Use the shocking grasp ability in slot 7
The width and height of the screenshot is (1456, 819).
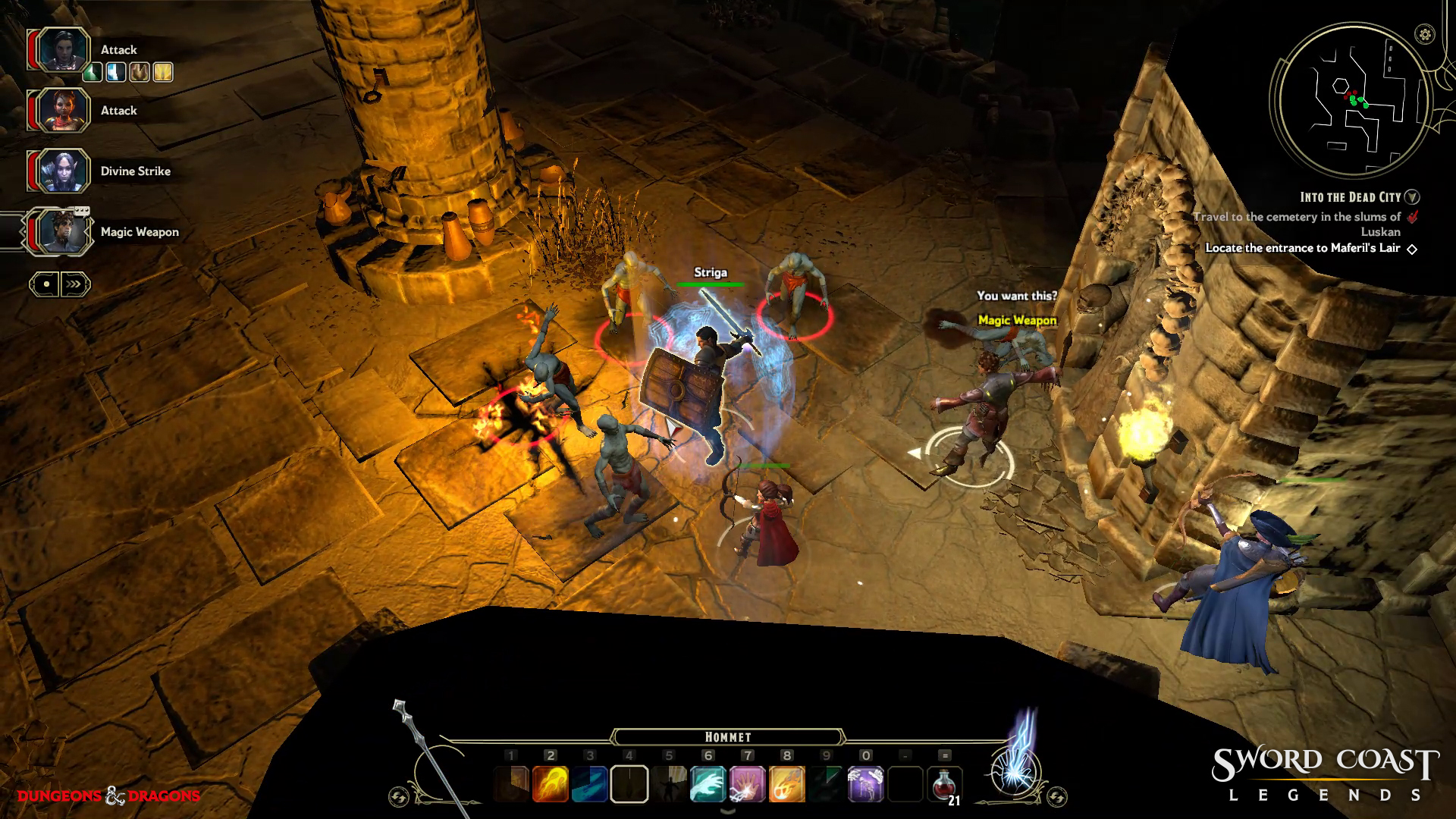tap(748, 783)
